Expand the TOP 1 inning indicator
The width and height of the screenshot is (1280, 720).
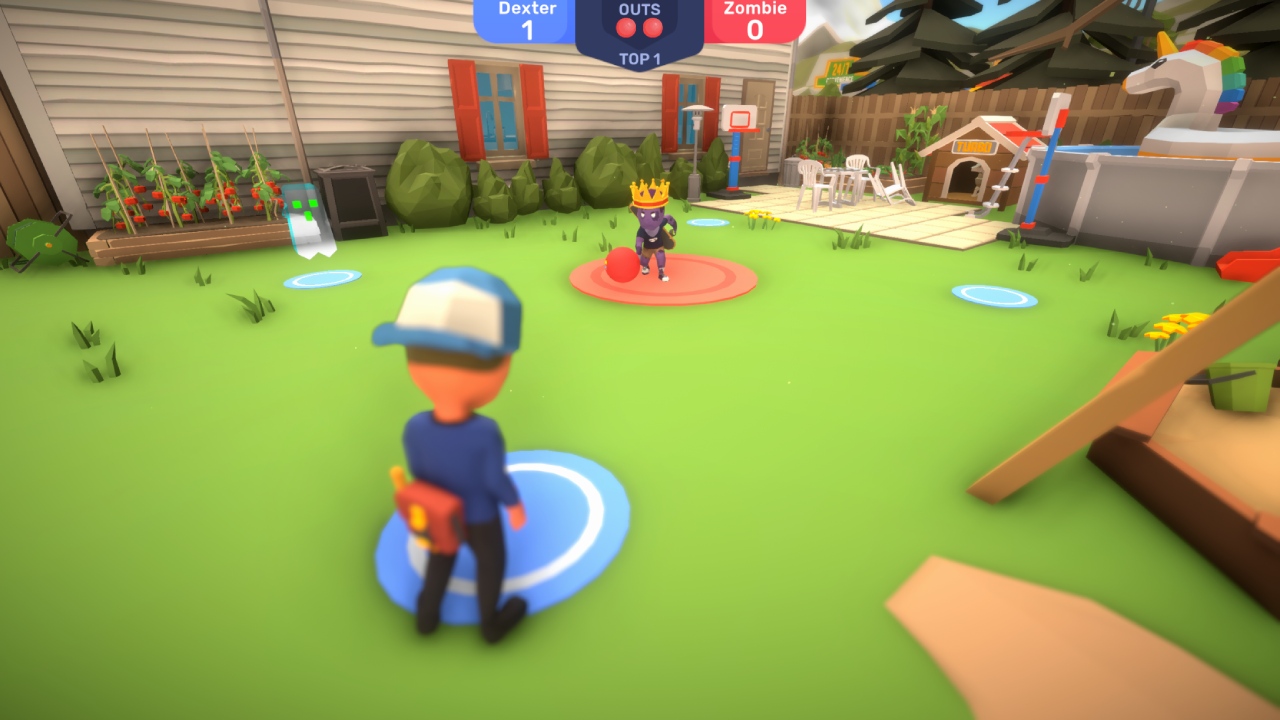point(639,56)
